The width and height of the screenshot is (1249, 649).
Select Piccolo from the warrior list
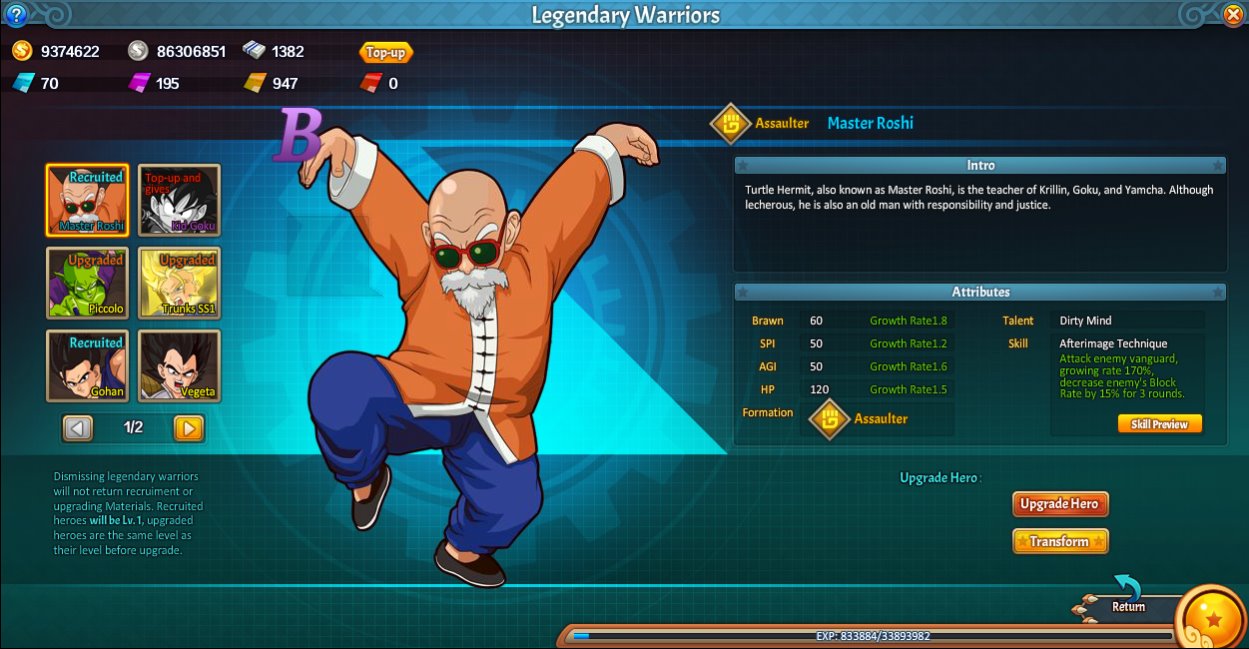point(87,283)
